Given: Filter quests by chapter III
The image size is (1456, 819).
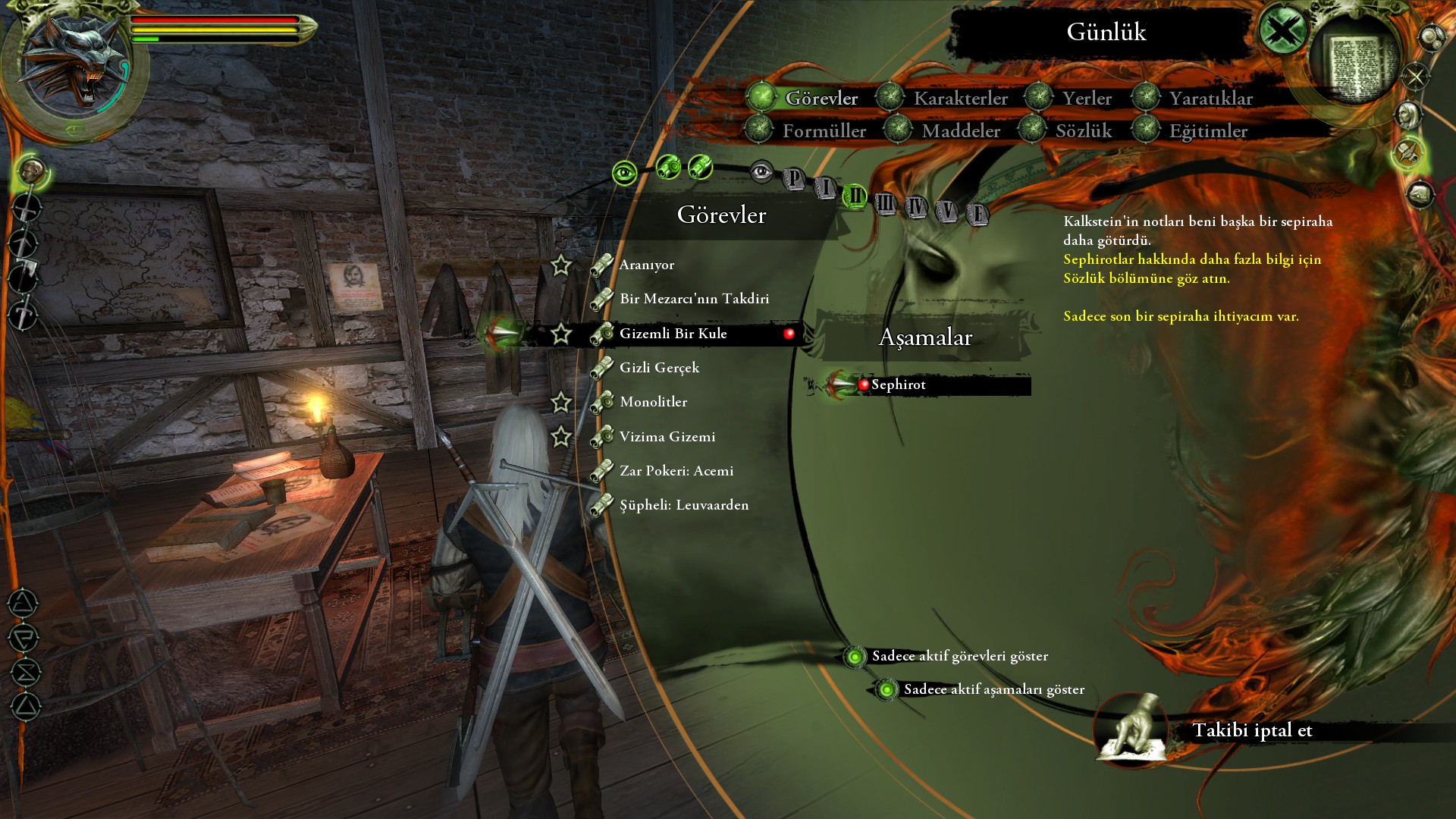Looking at the screenshot, I should click(885, 203).
